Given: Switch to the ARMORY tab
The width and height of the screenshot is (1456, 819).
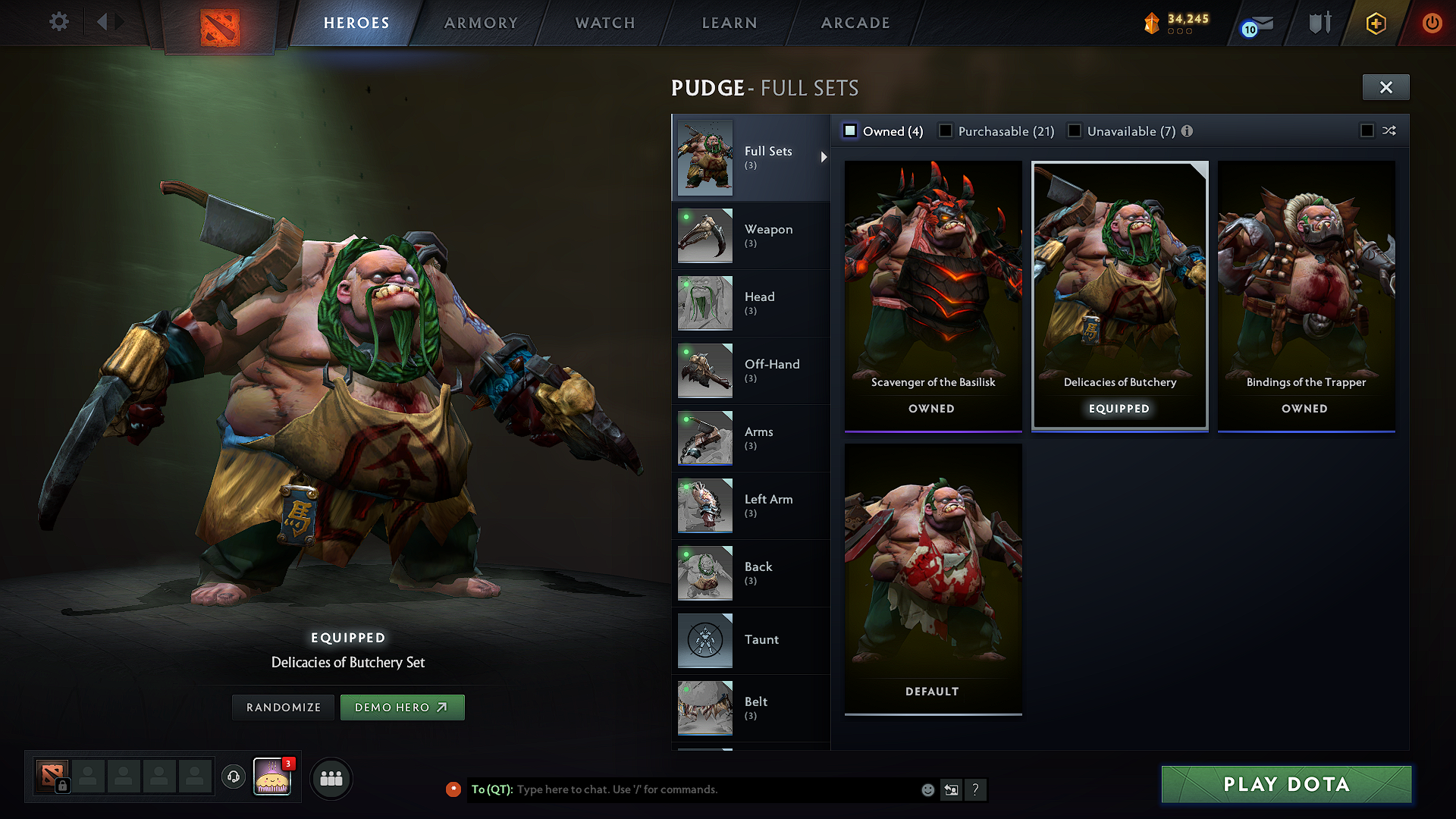Looking at the screenshot, I should 481,23.
